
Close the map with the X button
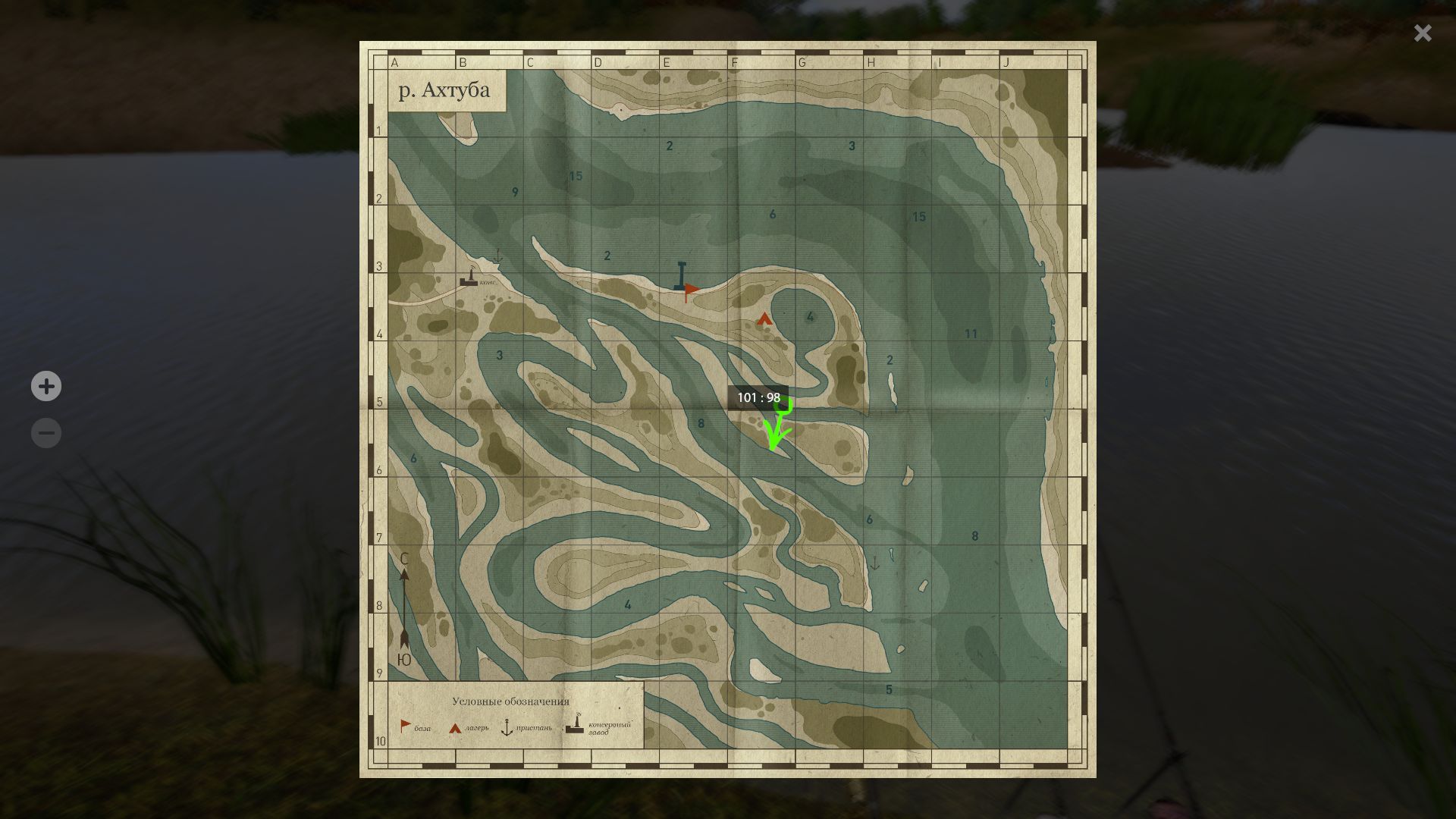coord(1422,33)
